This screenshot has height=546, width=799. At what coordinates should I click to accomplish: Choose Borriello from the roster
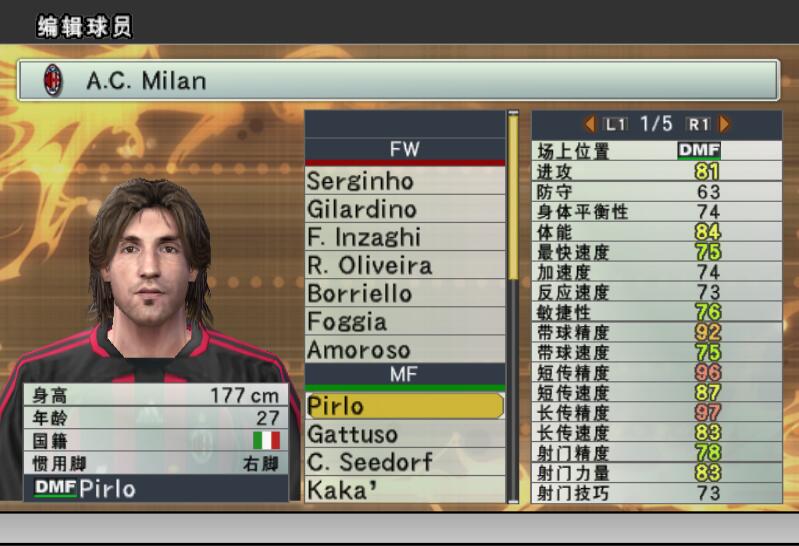(x=404, y=293)
